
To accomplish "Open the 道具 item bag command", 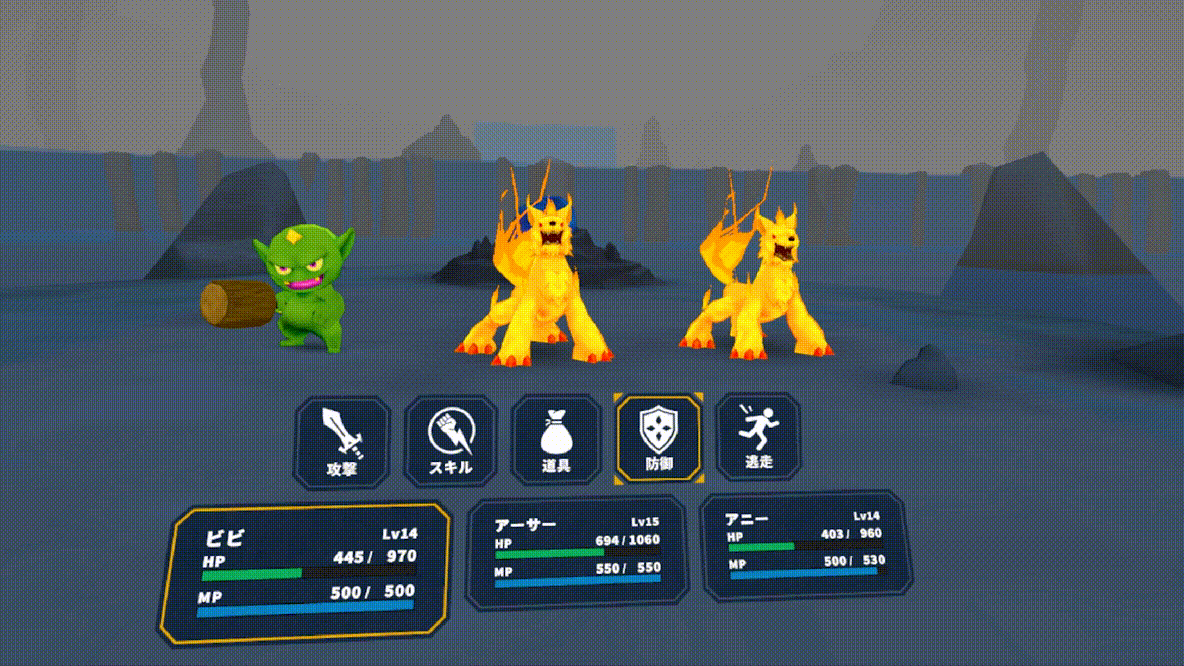I will click(556, 440).
